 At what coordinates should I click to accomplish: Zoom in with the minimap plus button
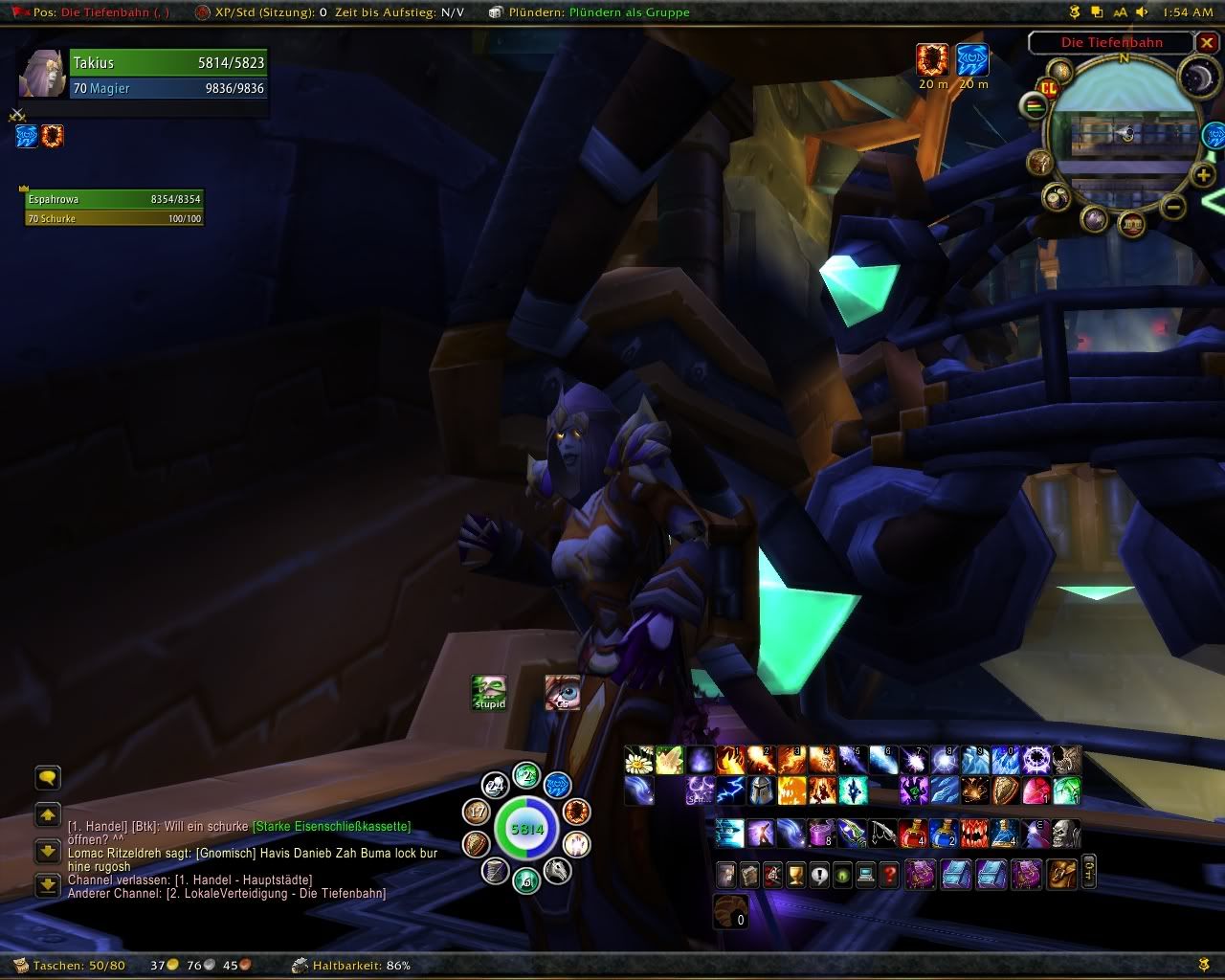[1202, 174]
